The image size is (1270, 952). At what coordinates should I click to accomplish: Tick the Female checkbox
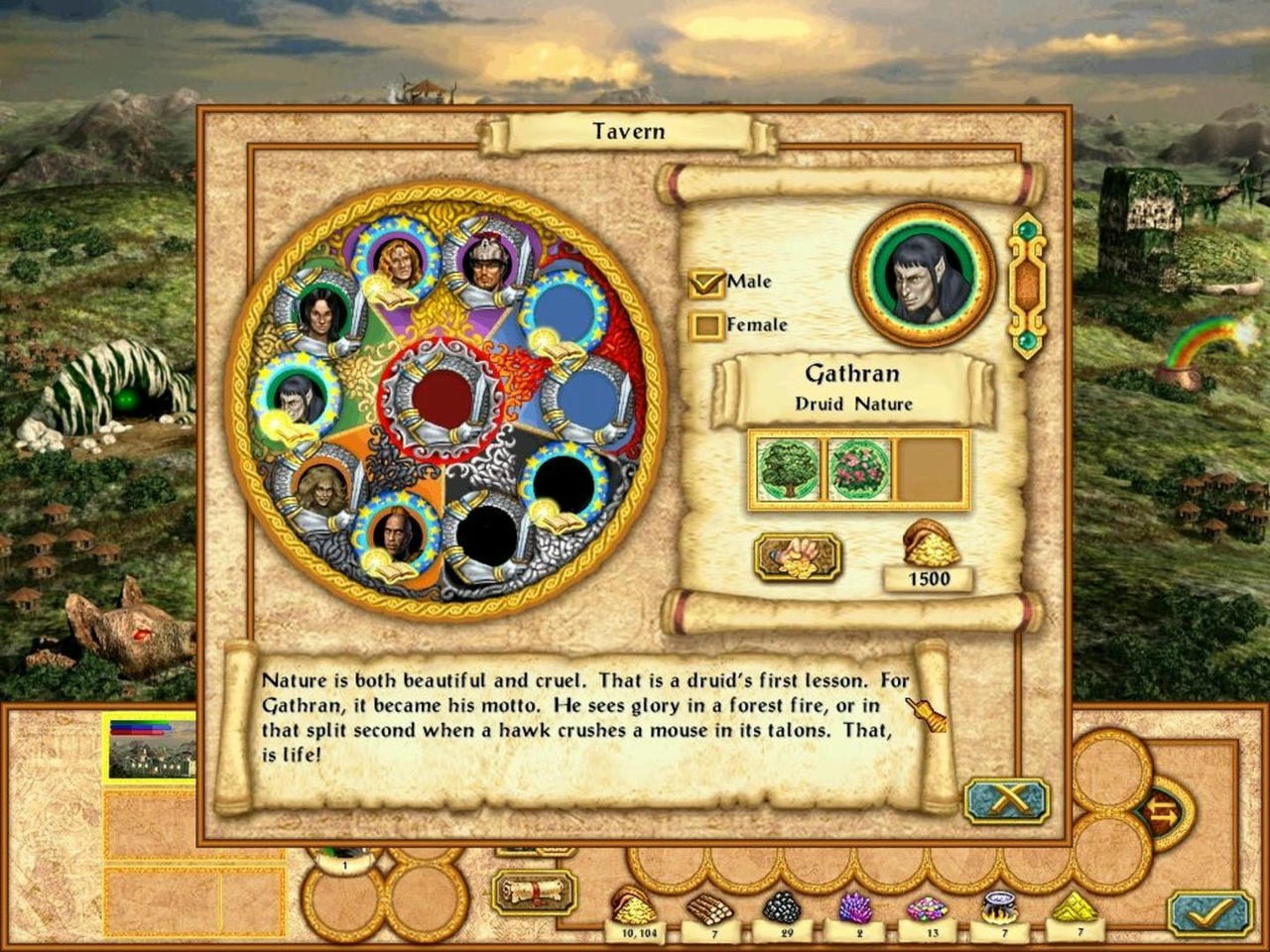(706, 325)
